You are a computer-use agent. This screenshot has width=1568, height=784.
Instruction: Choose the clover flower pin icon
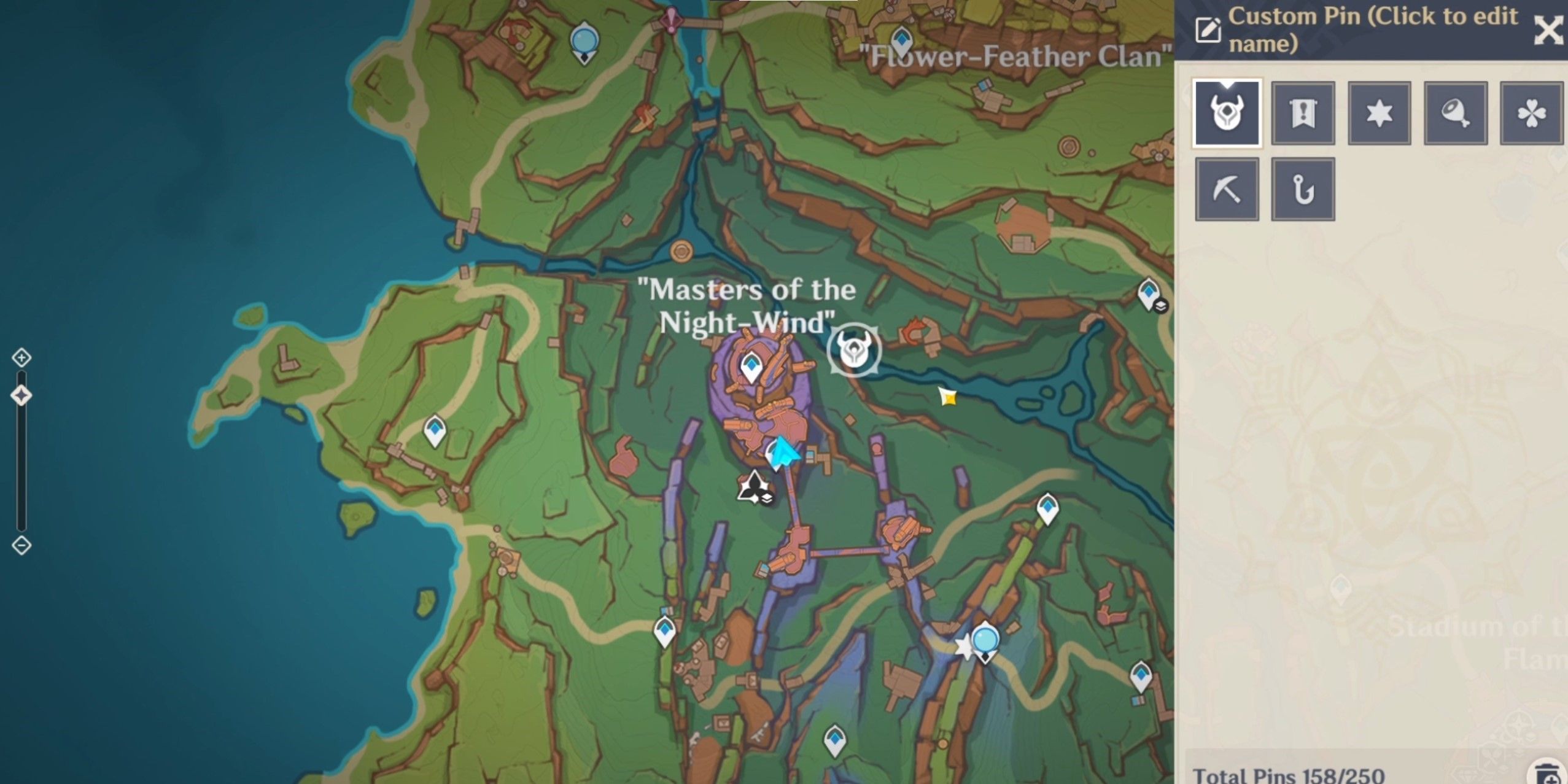(1531, 113)
